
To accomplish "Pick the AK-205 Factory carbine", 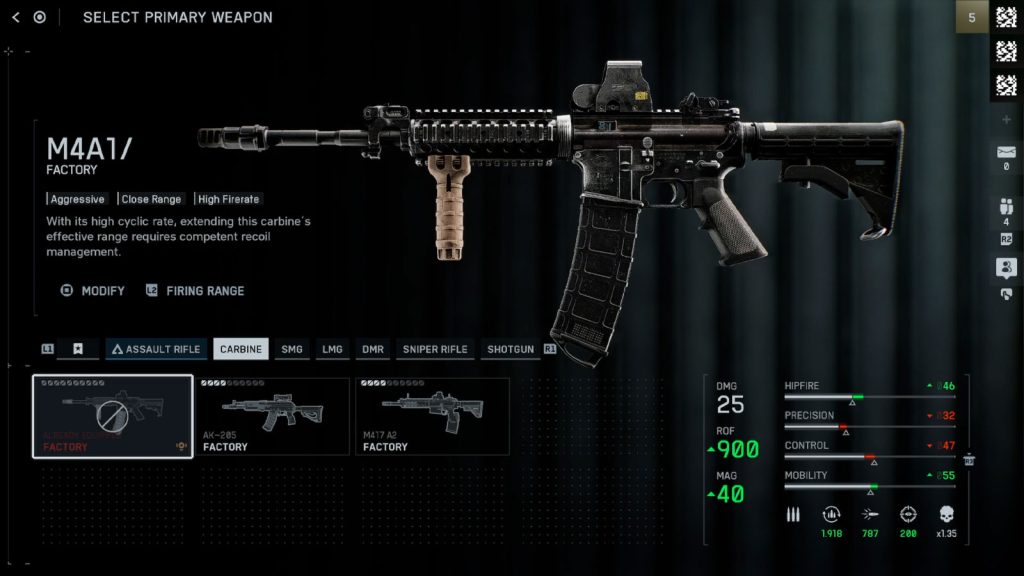I will (x=272, y=416).
